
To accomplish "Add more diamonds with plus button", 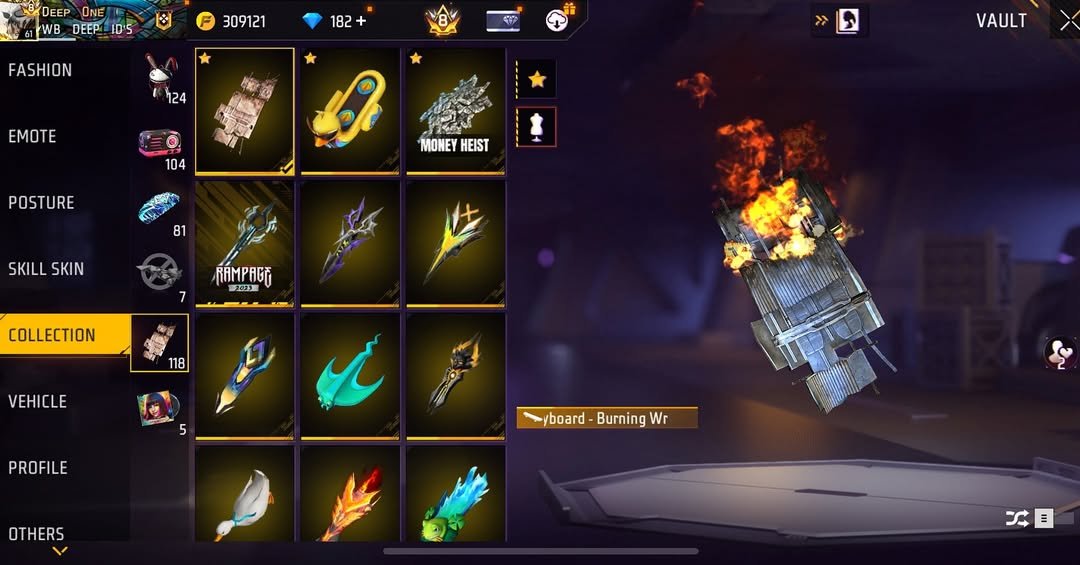I will tap(361, 21).
